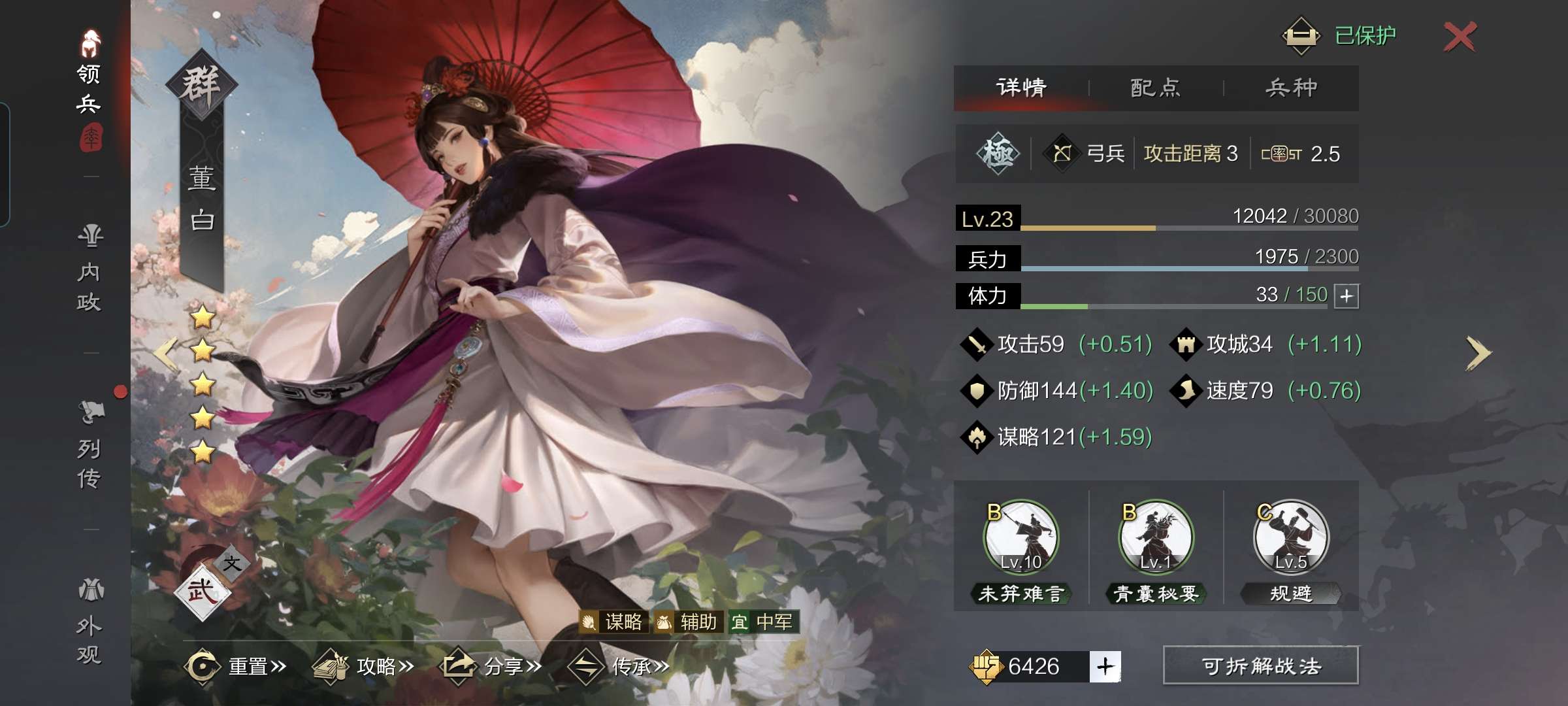
Task: Inspect the 青囊秘要 skill icon
Action: point(1156,537)
